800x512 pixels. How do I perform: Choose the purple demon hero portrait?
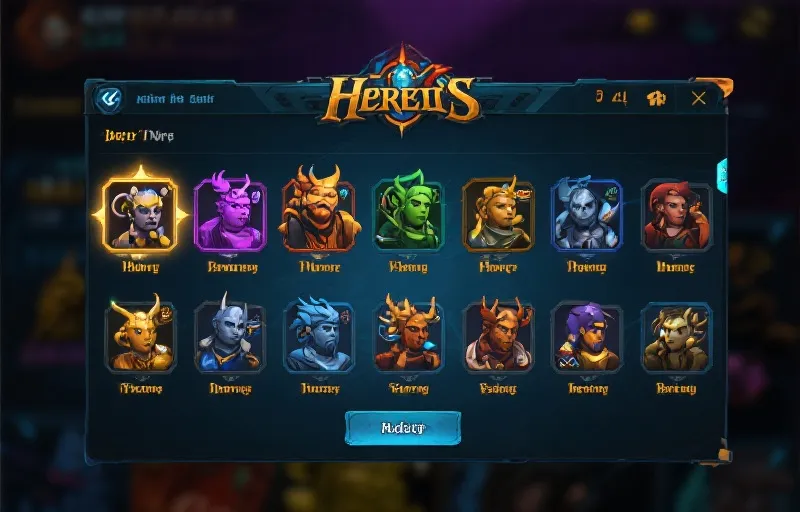tap(229, 214)
